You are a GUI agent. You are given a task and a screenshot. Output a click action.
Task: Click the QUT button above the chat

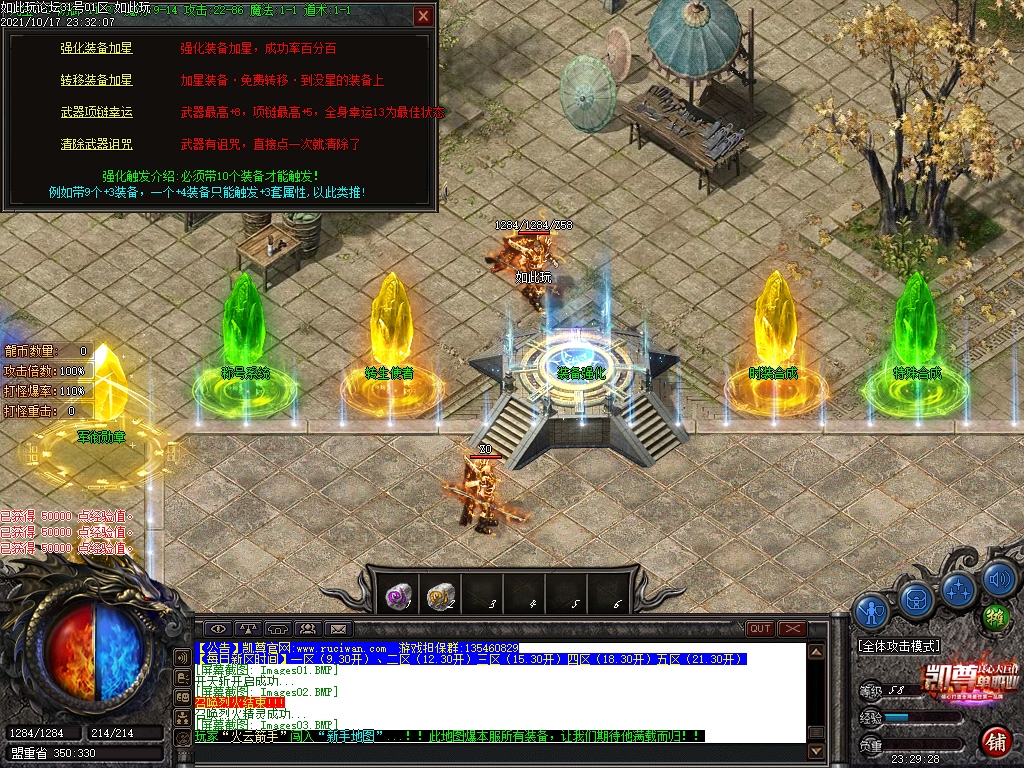[760, 628]
